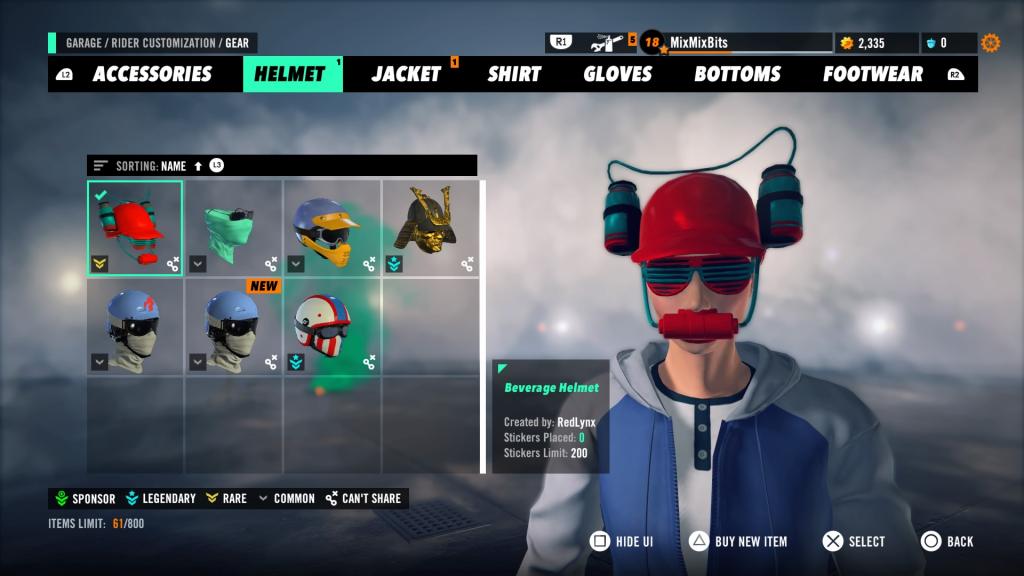
Task: Equip the golden samurai helmet
Action: (x=429, y=228)
